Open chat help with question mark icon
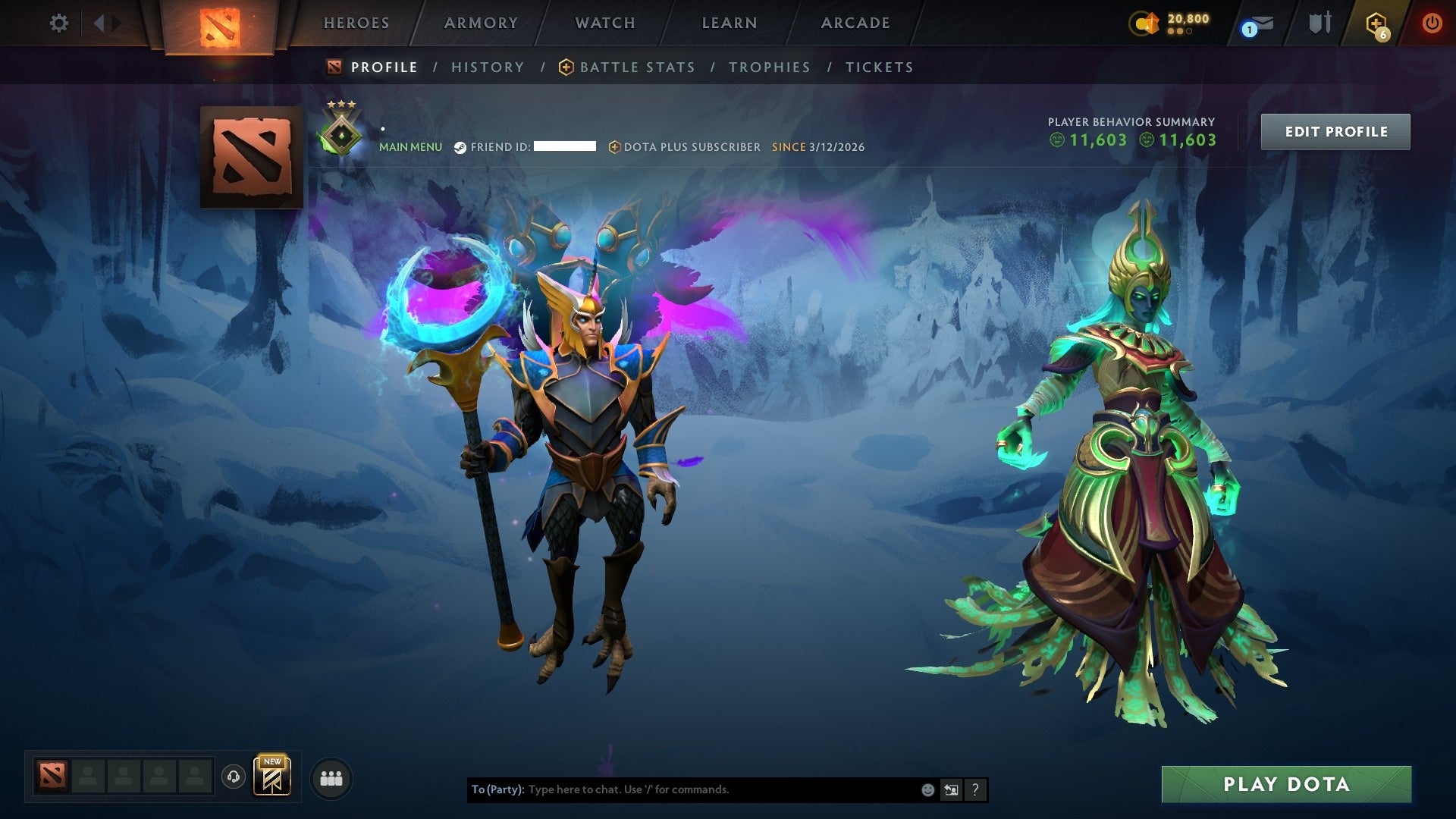The width and height of the screenshot is (1456, 819). [974, 789]
